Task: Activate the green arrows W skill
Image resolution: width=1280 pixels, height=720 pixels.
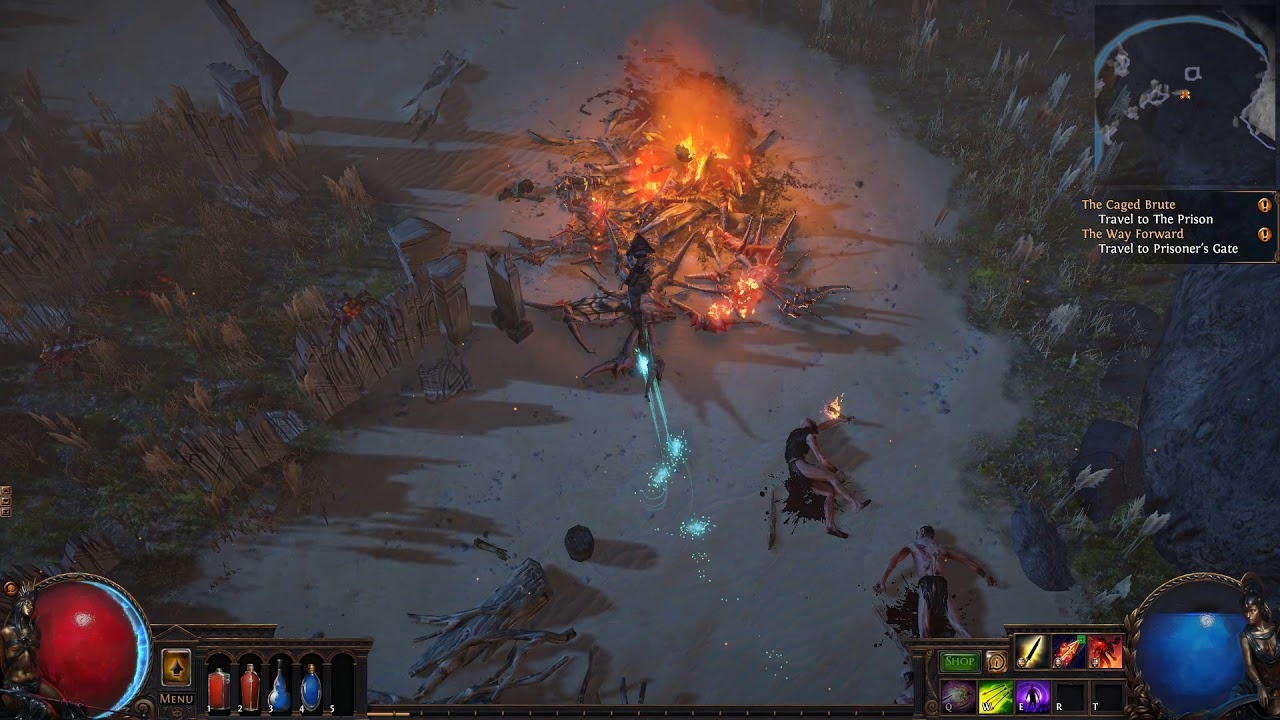Action: coord(995,695)
